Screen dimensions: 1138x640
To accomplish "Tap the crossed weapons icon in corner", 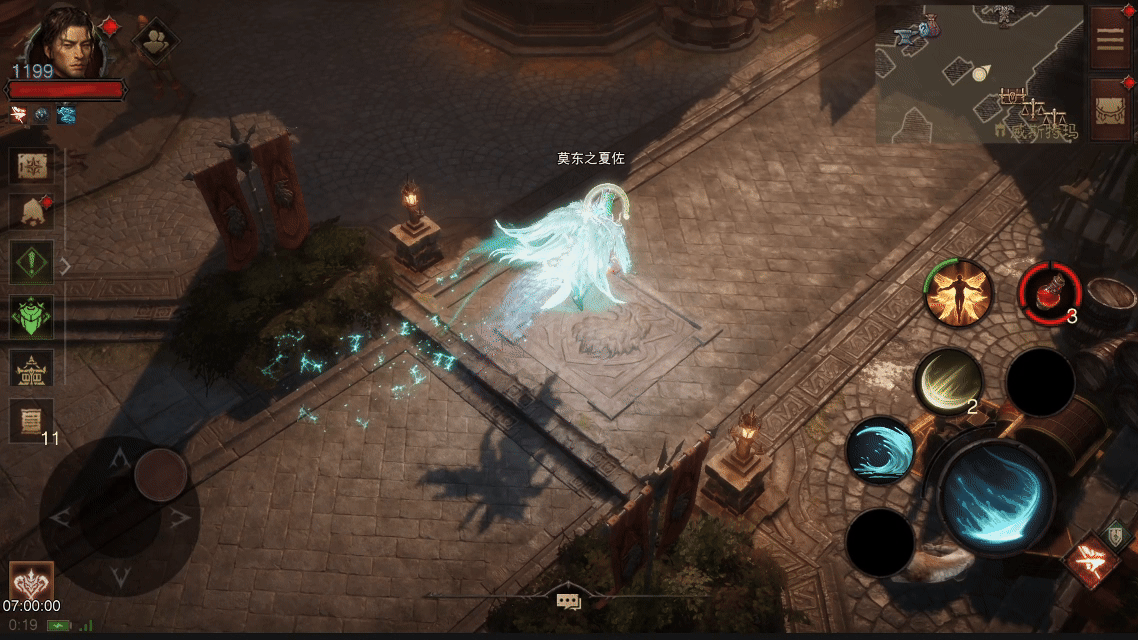I will [1091, 562].
